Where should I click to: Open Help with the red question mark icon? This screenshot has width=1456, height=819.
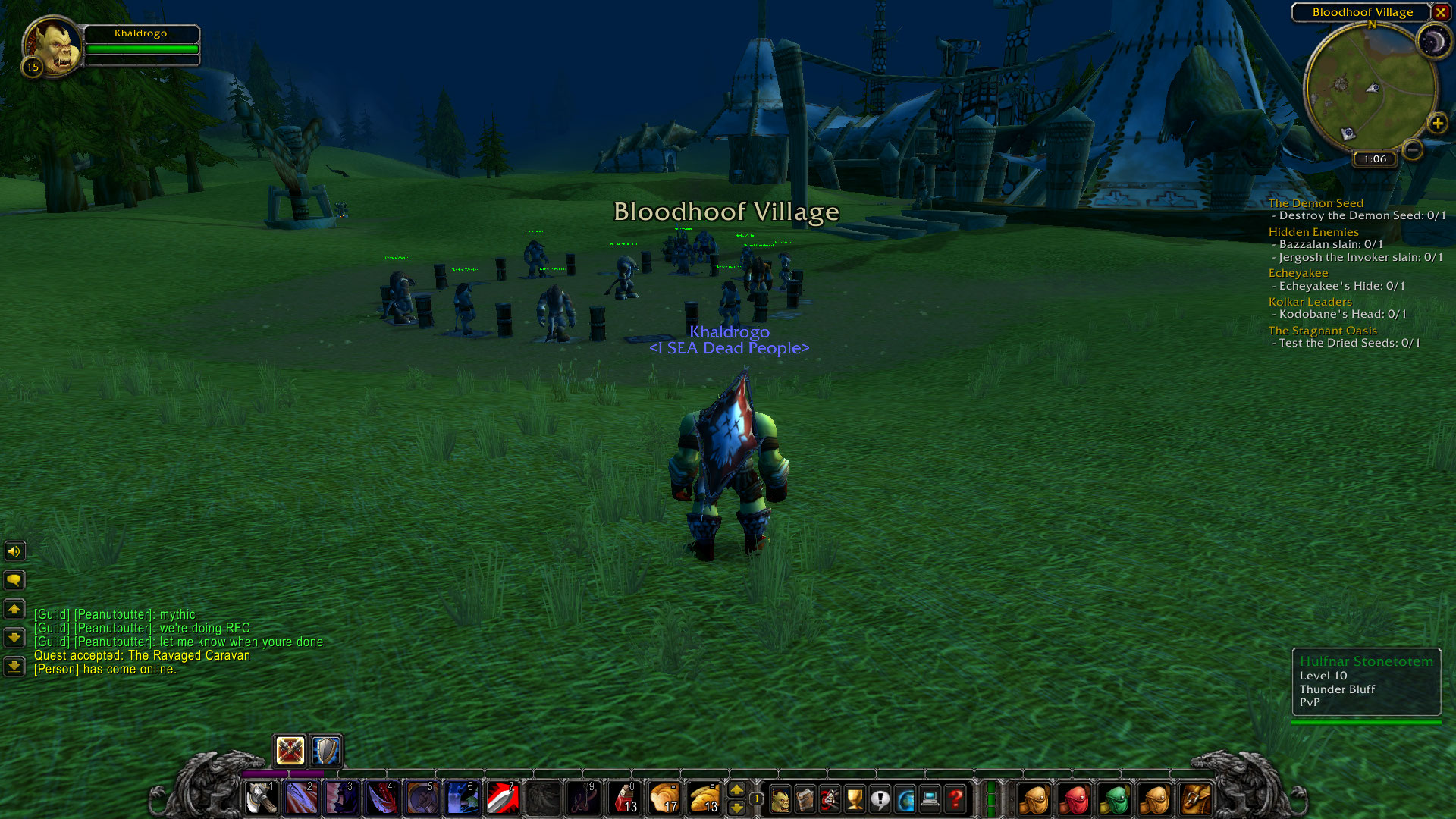(x=956, y=799)
